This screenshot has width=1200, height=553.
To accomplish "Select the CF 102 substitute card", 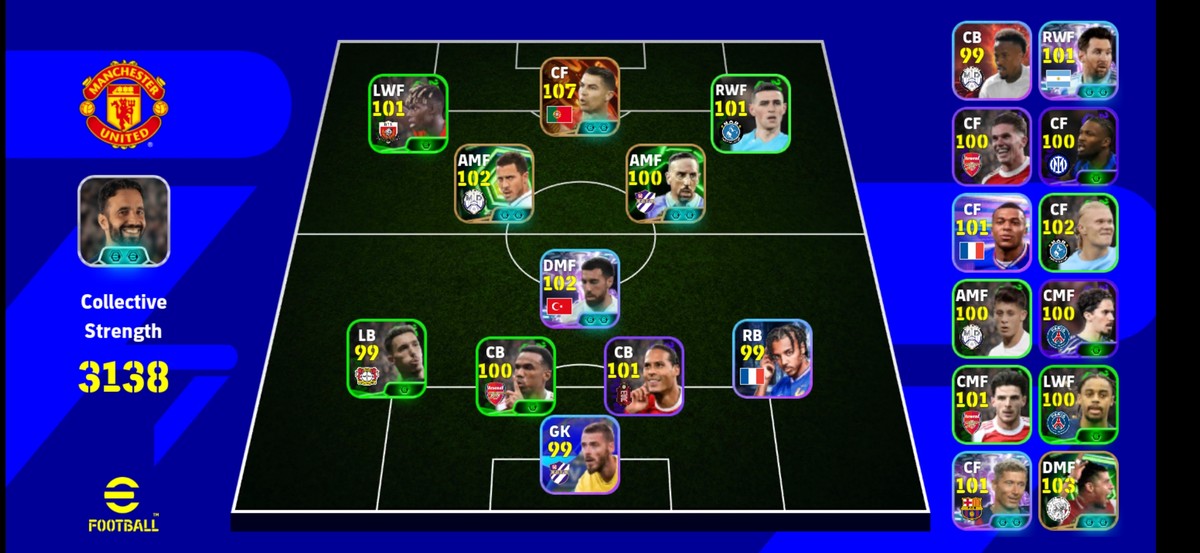I will point(1077,232).
